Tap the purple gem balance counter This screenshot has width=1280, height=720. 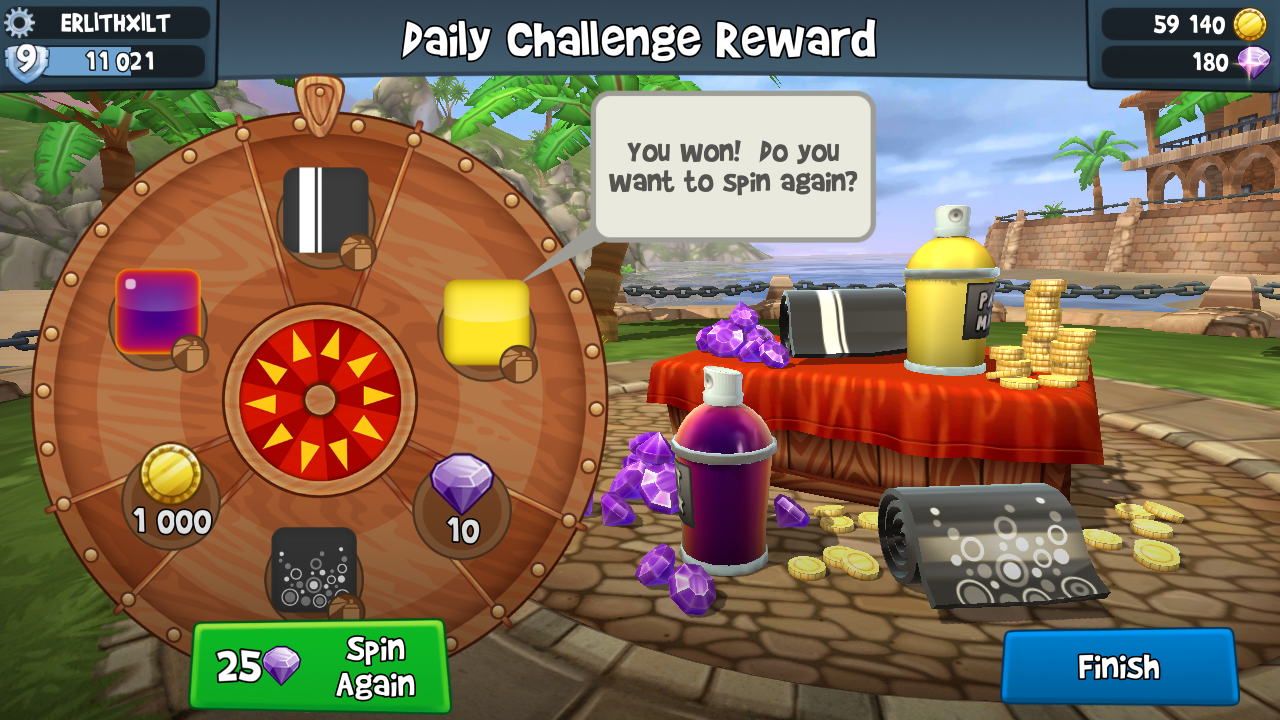[x=1187, y=62]
